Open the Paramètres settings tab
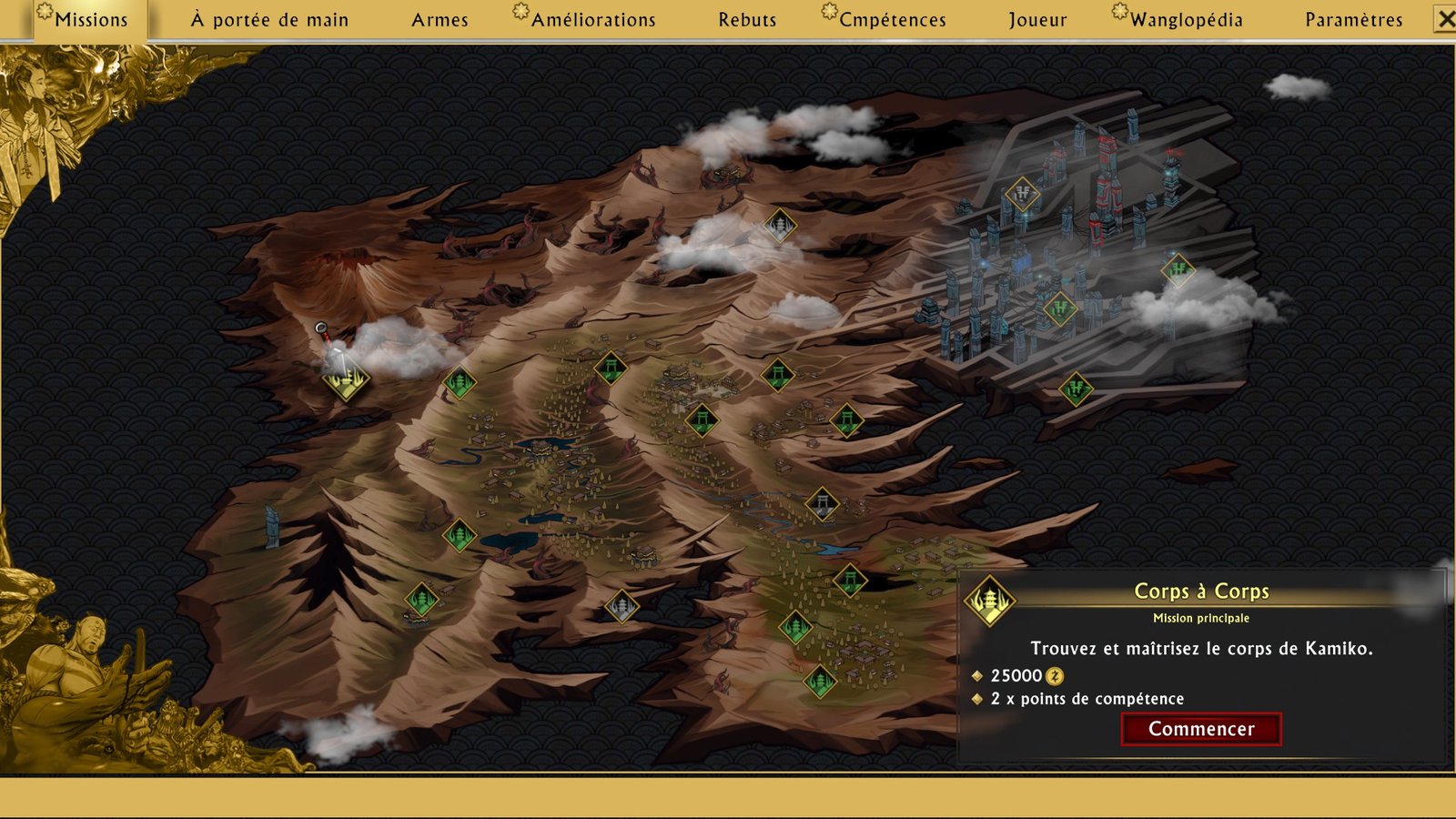 1353,20
